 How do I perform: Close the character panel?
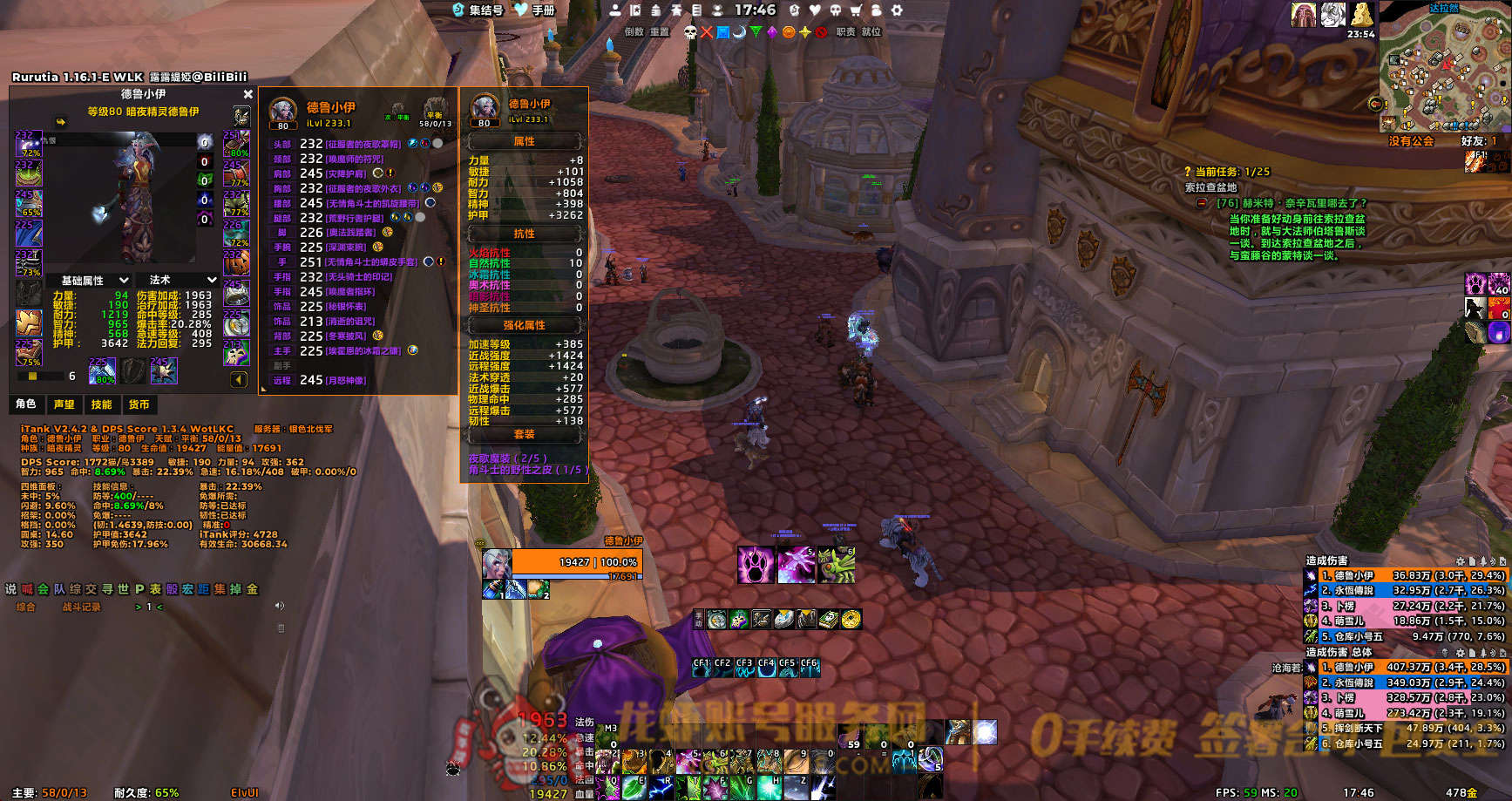pyautogui.click(x=247, y=94)
